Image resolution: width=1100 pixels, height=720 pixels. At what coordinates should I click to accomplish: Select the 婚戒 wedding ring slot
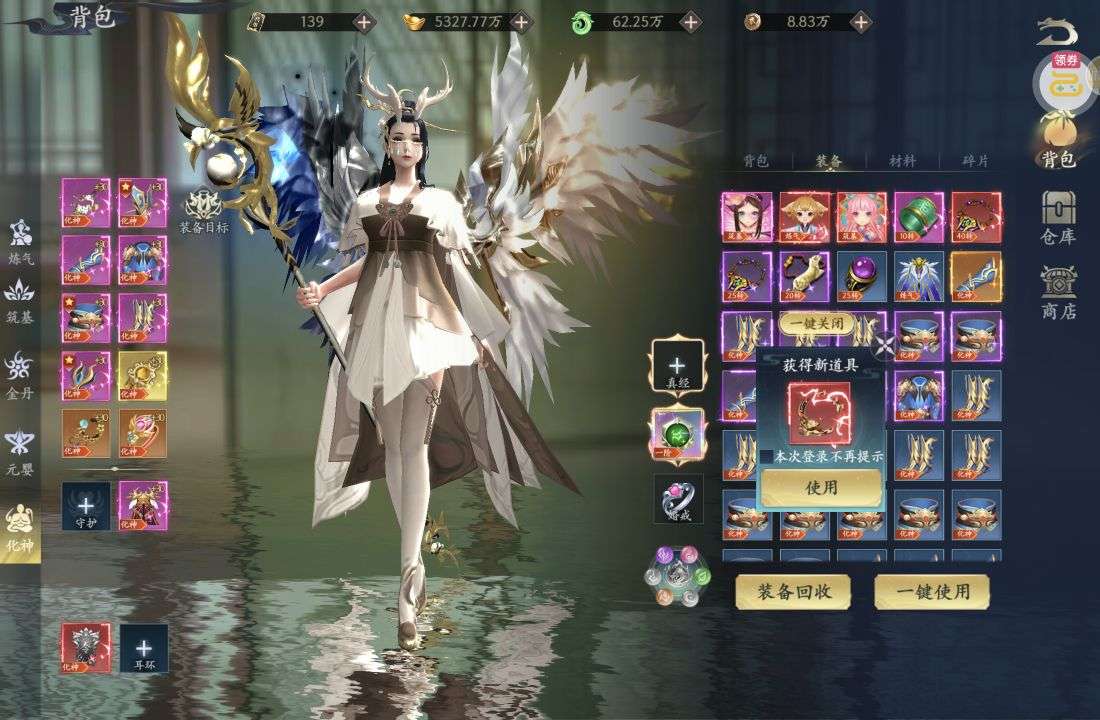(679, 499)
